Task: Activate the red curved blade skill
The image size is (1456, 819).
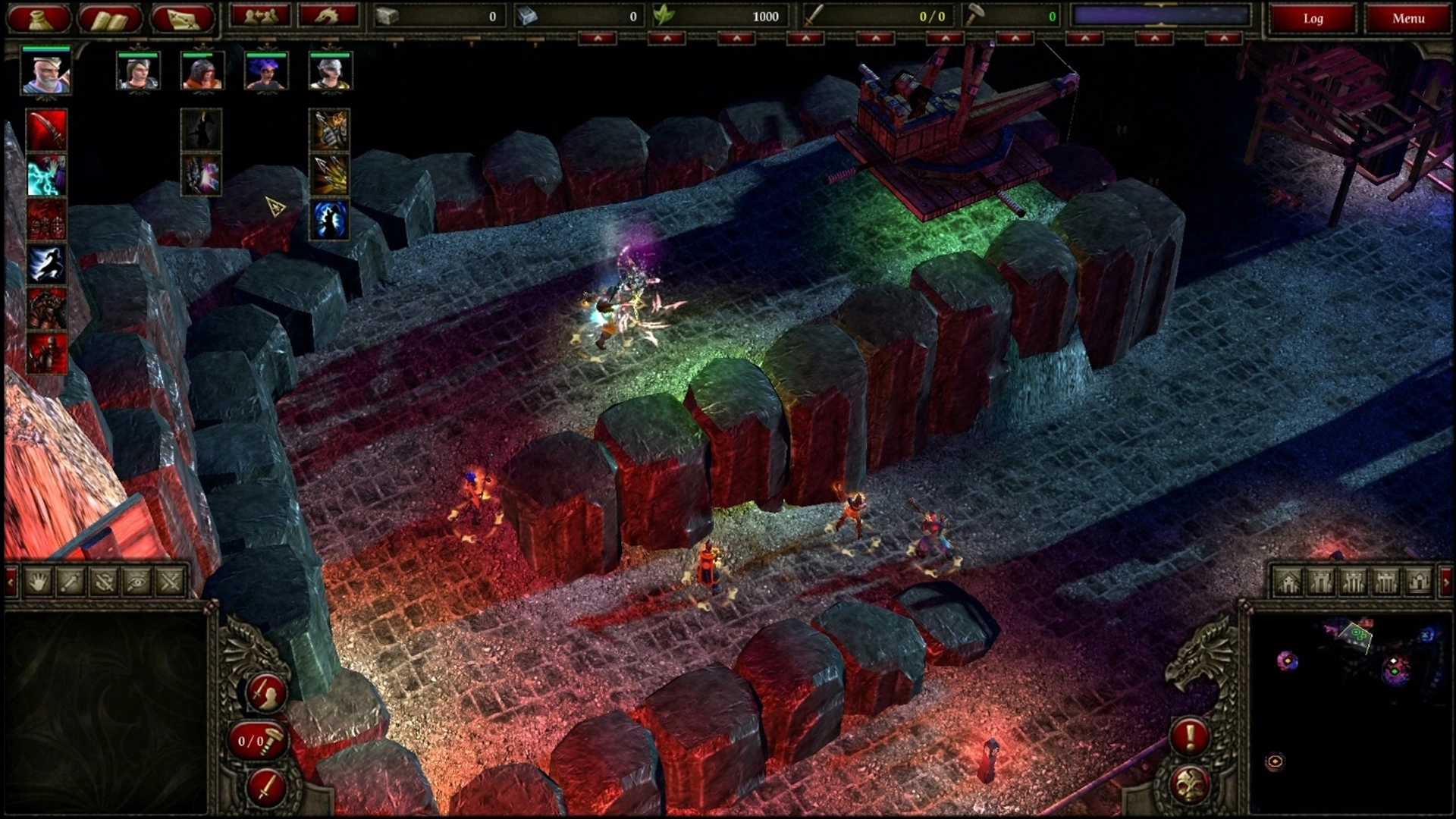Action: click(47, 130)
